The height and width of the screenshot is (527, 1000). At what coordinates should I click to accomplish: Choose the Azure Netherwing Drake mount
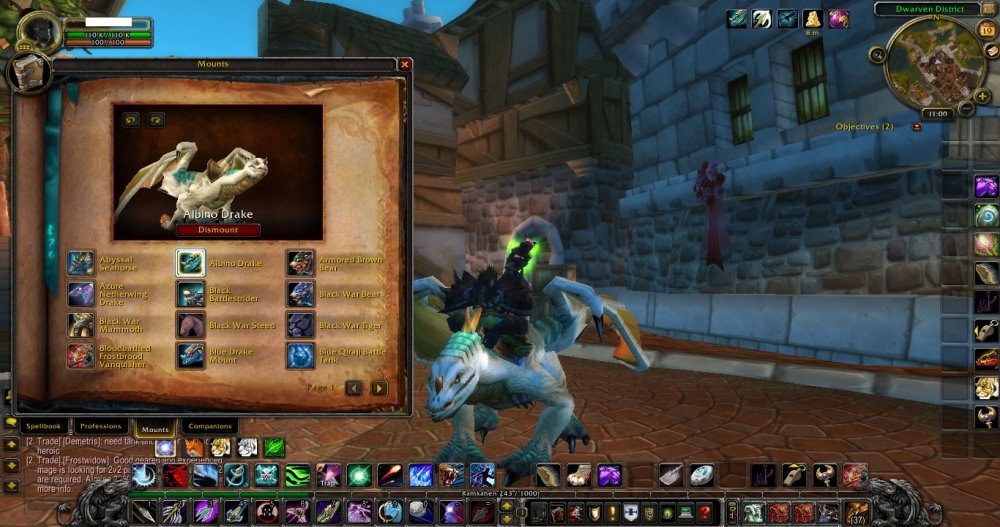coord(81,294)
